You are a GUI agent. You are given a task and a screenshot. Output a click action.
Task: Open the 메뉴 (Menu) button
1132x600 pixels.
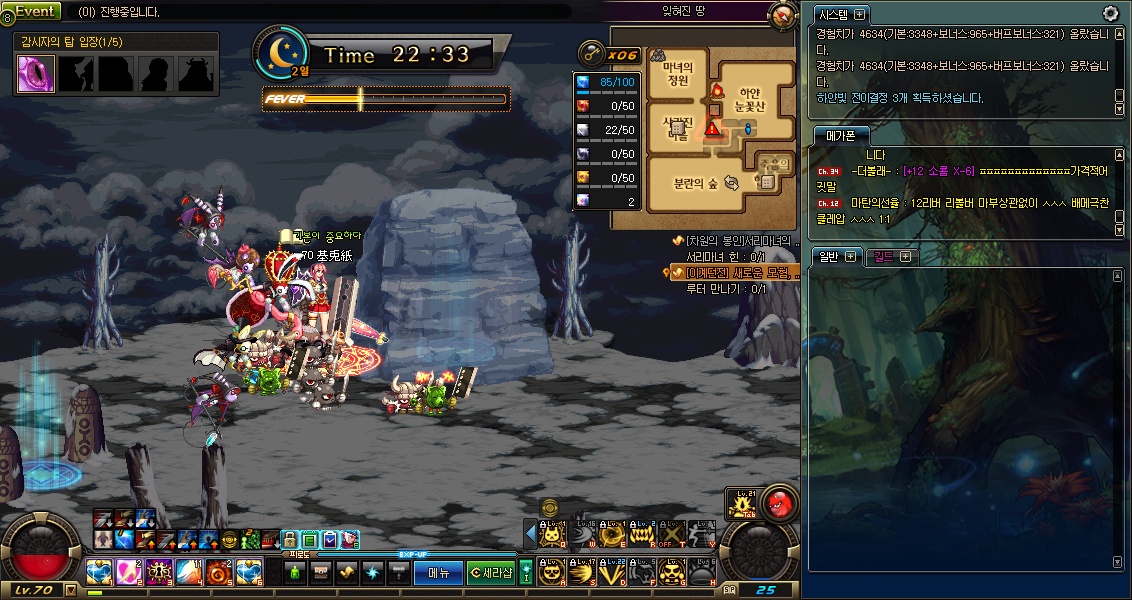pyautogui.click(x=438, y=573)
